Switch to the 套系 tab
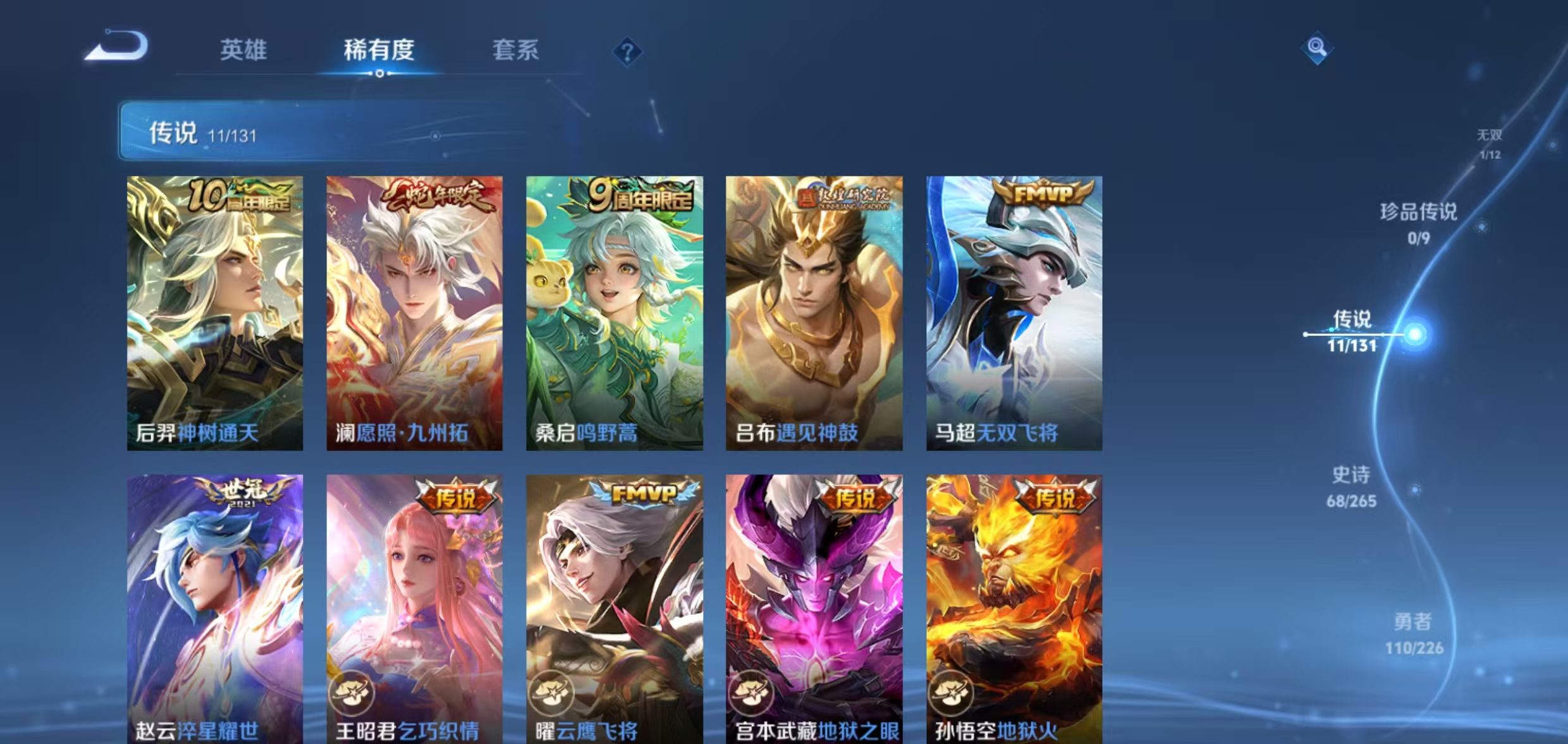This screenshot has width=1568, height=744. pyautogui.click(x=515, y=51)
